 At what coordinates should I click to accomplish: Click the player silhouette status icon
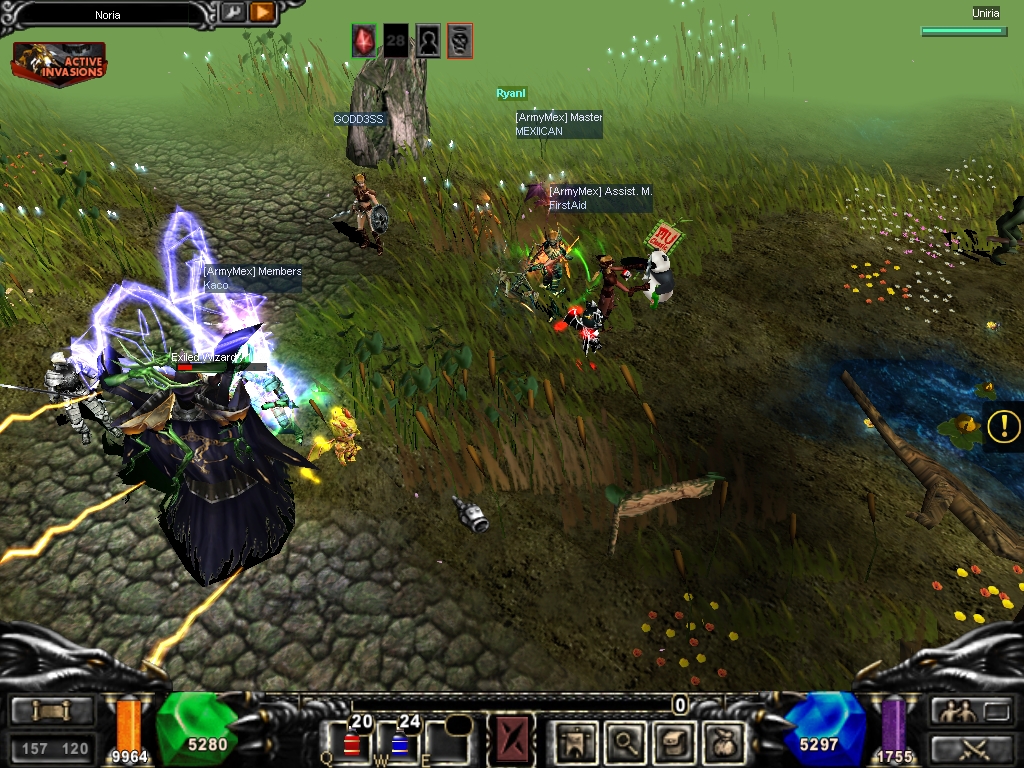point(428,40)
